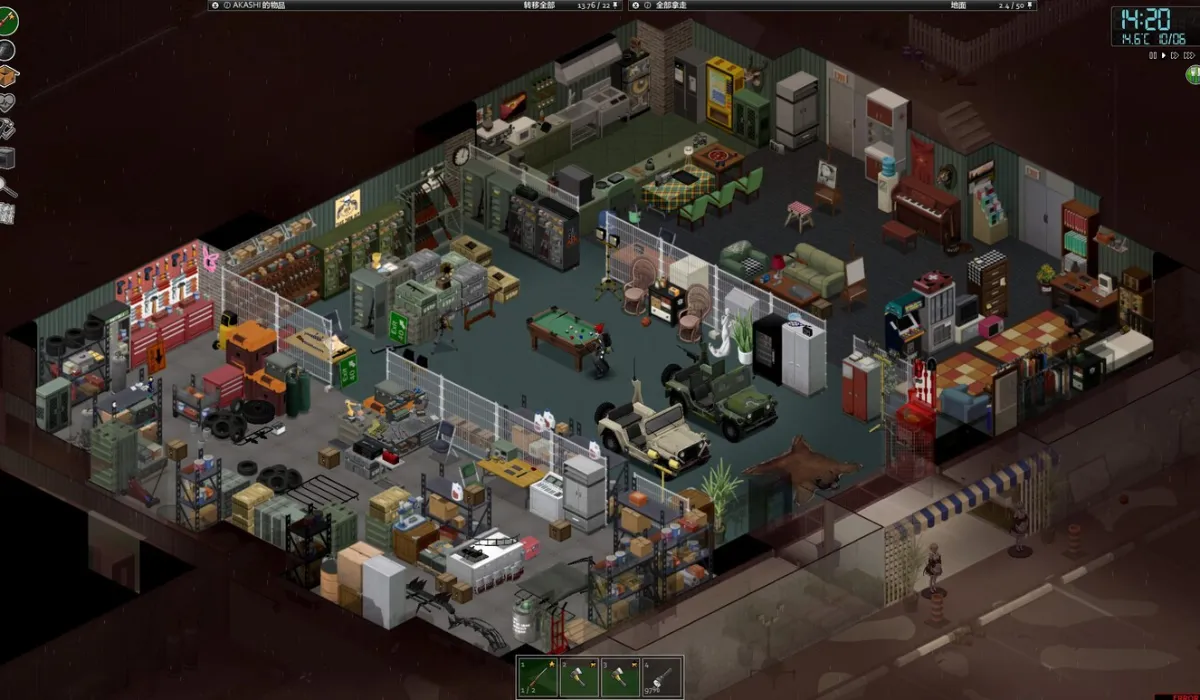Click the green round icon under the clock
This screenshot has height=700, width=1200.
tap(1193, 74)
